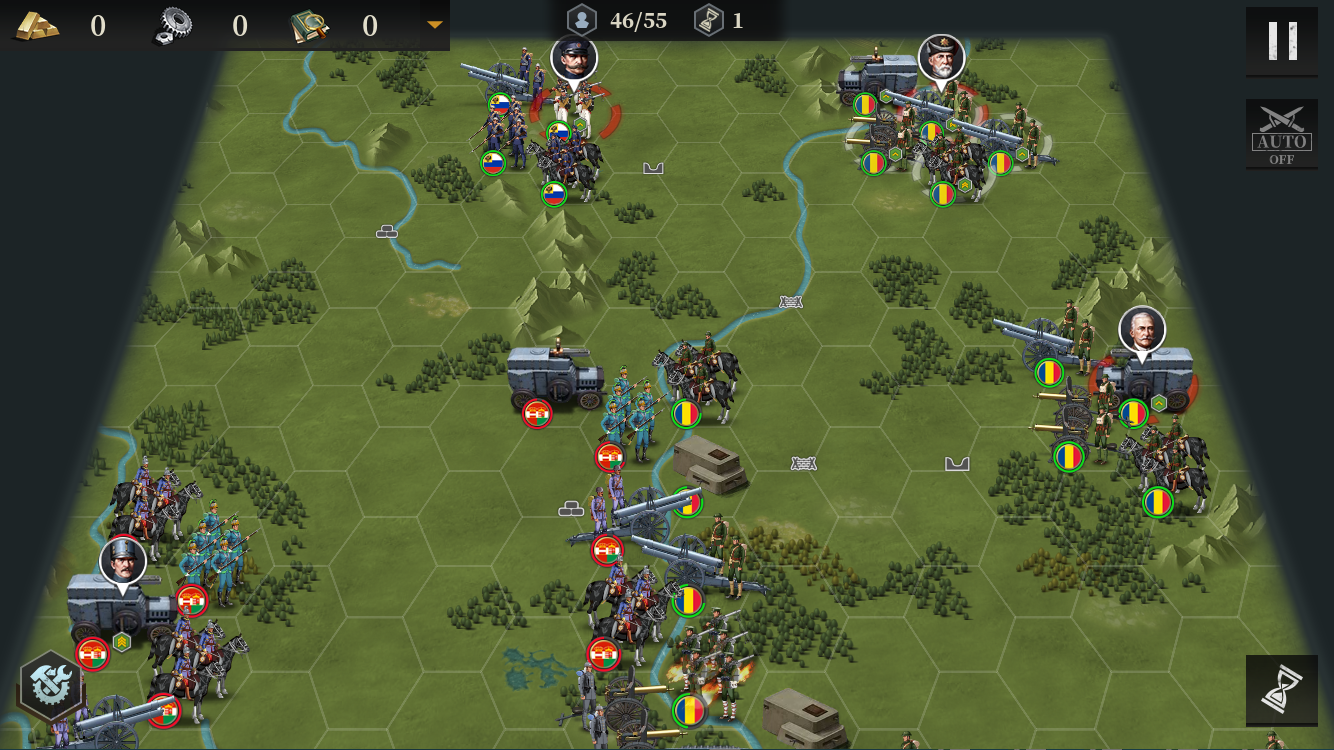
Task: Toggle the AUTO battle mode
Action: click(x=1281, y=133)
